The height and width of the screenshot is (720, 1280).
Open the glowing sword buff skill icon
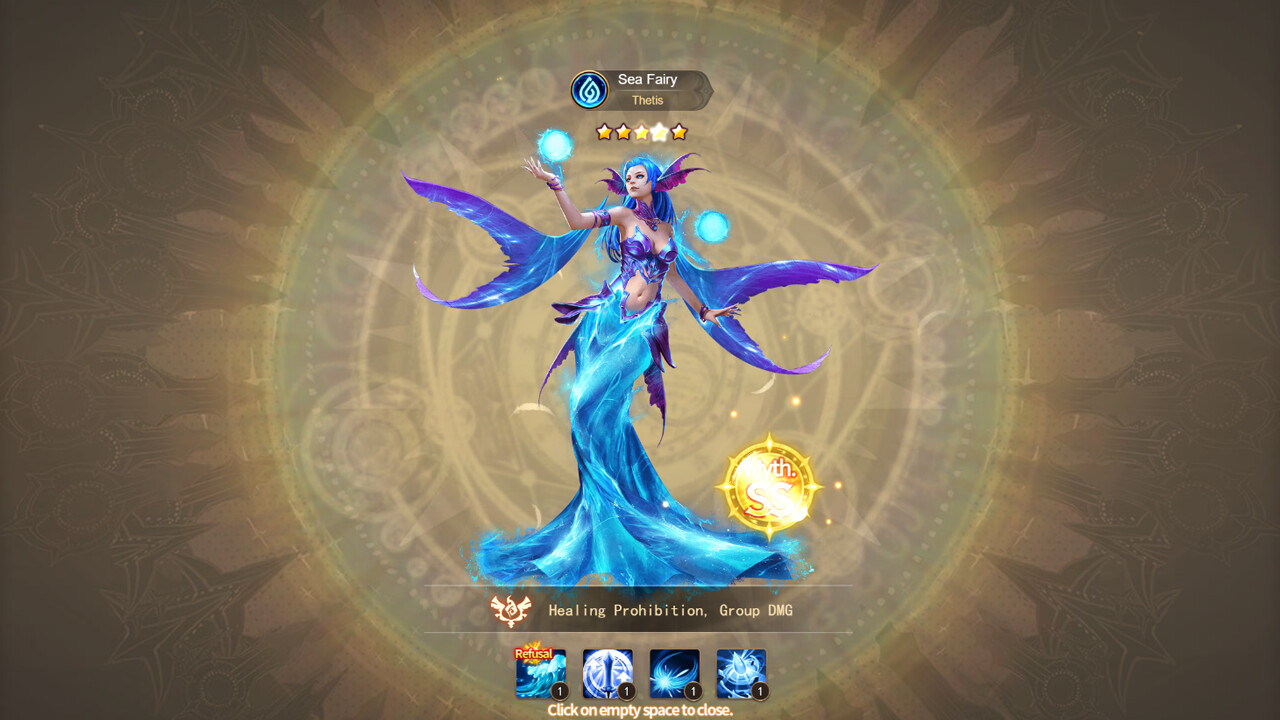click(607, 675)
